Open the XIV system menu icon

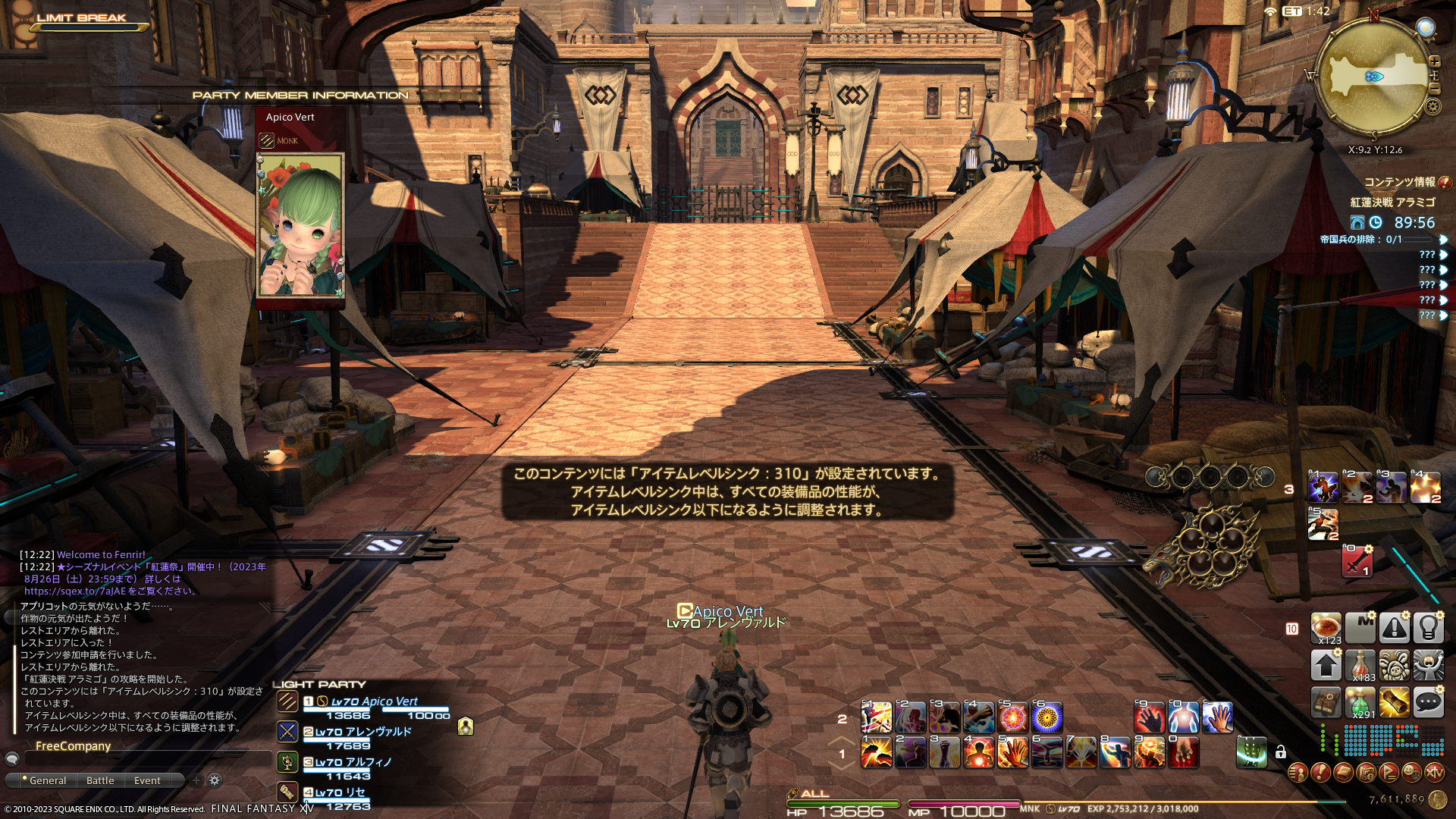[1434, 773]
